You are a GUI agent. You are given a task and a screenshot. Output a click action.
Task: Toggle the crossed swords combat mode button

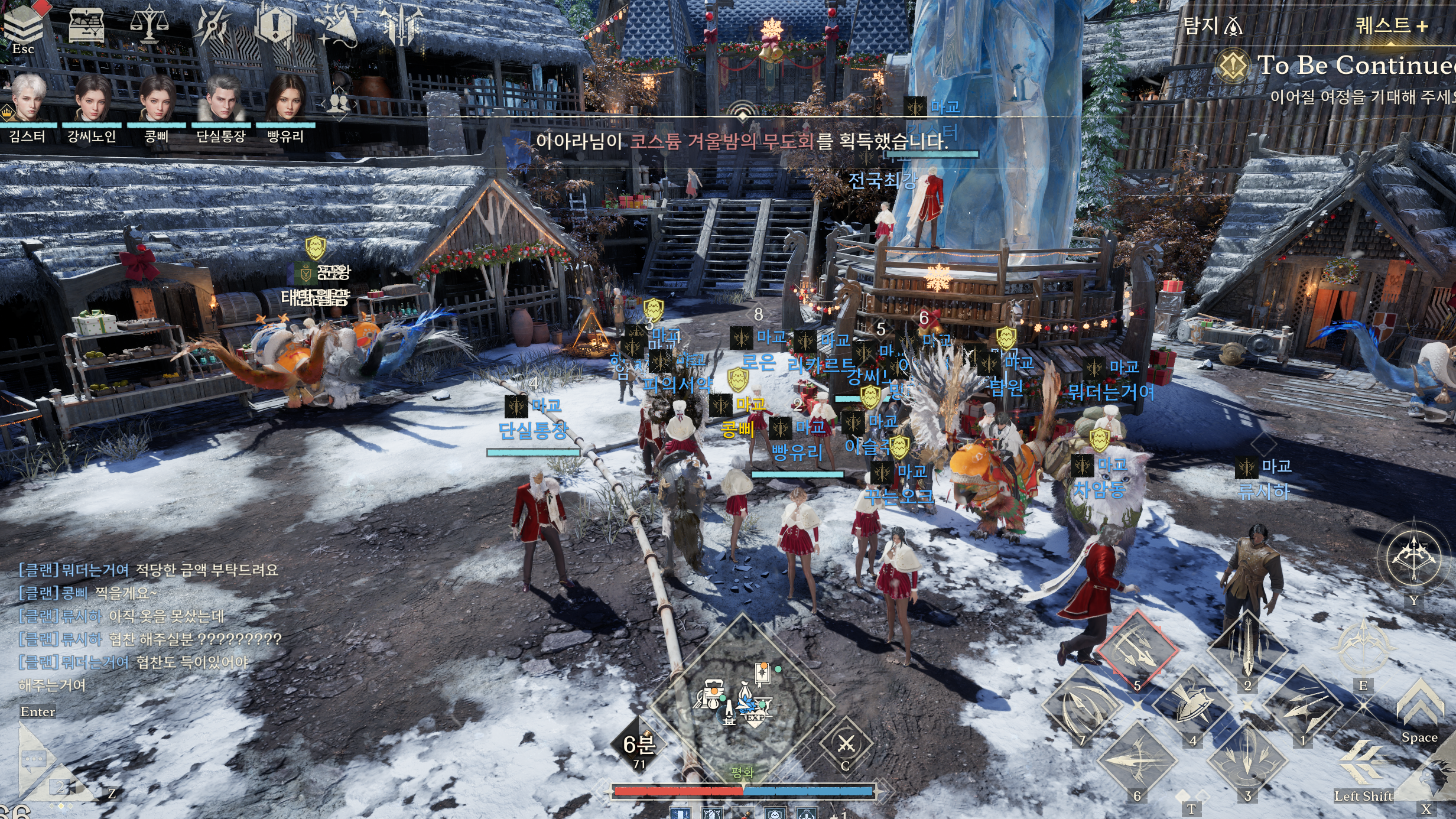(846, 745)
